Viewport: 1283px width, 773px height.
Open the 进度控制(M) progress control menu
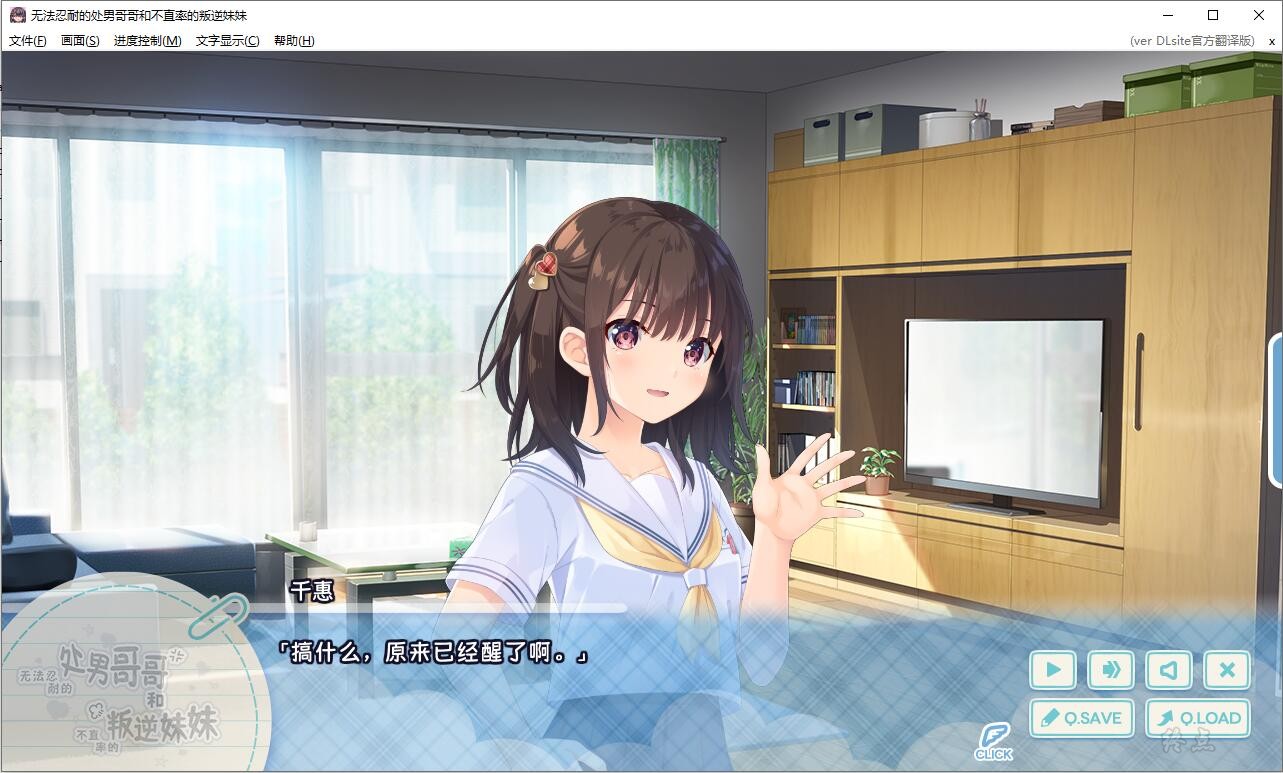click(146, 40)
